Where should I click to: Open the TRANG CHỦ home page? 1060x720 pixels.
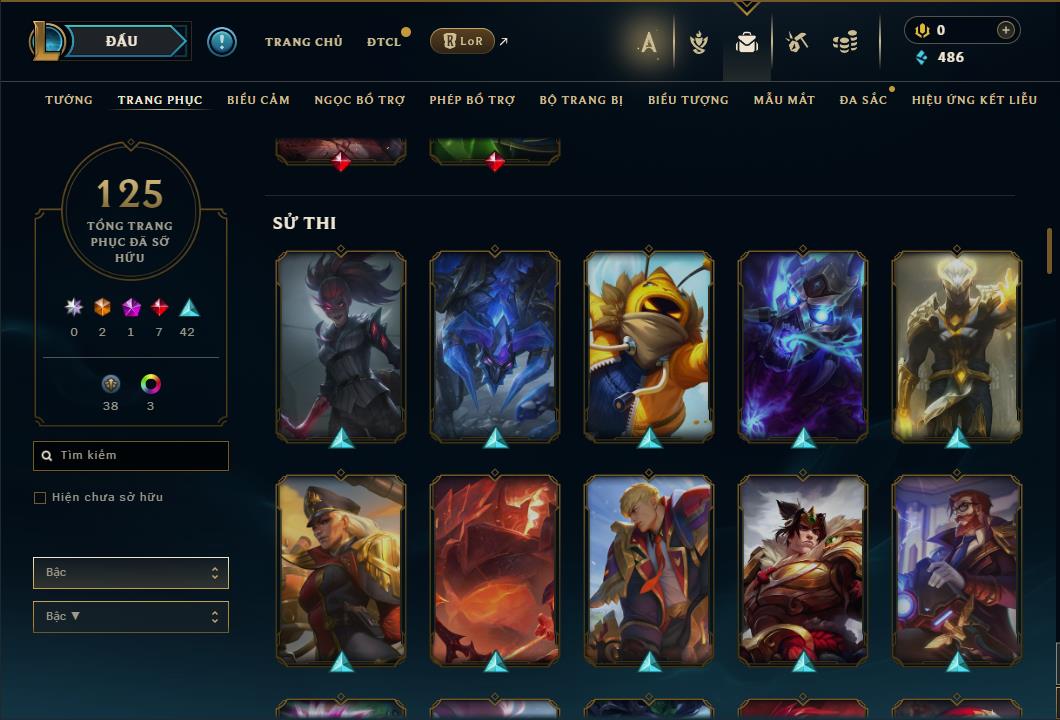click(303, 42)
